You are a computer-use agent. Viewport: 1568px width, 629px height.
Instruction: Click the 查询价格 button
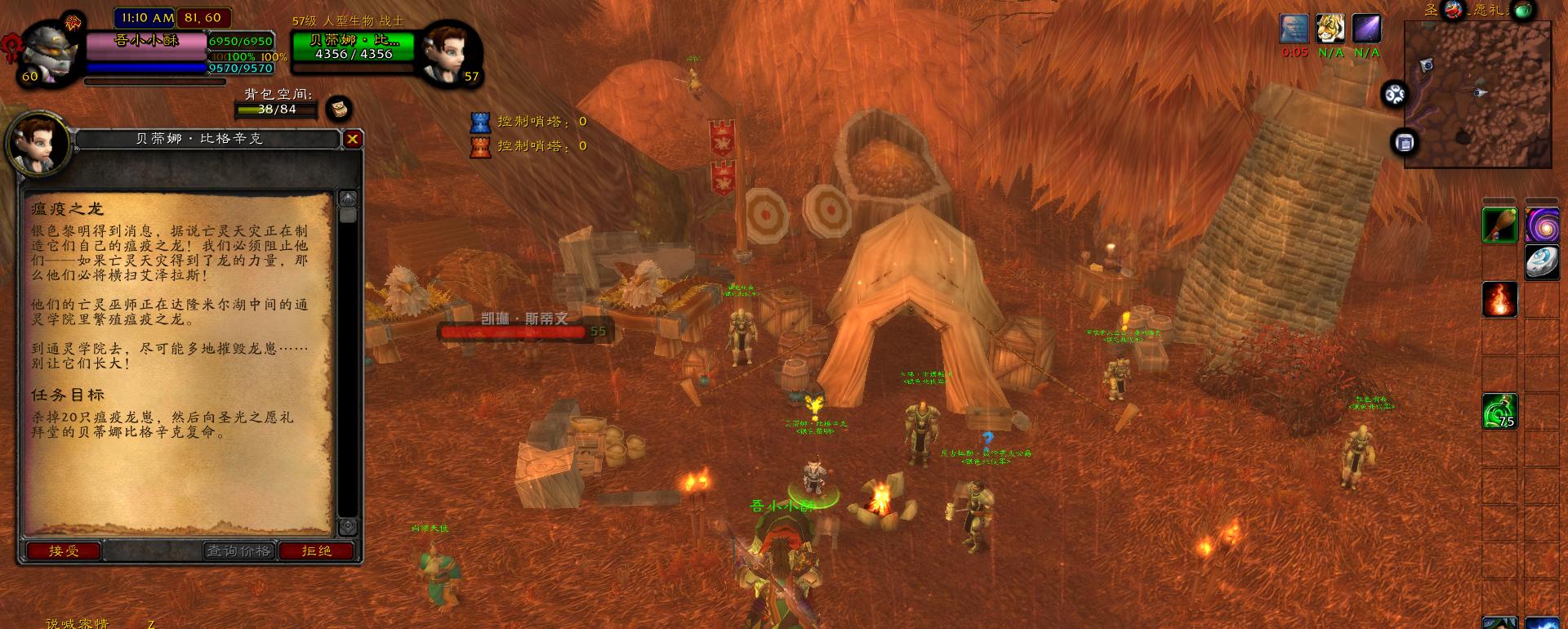click(238, 551)
